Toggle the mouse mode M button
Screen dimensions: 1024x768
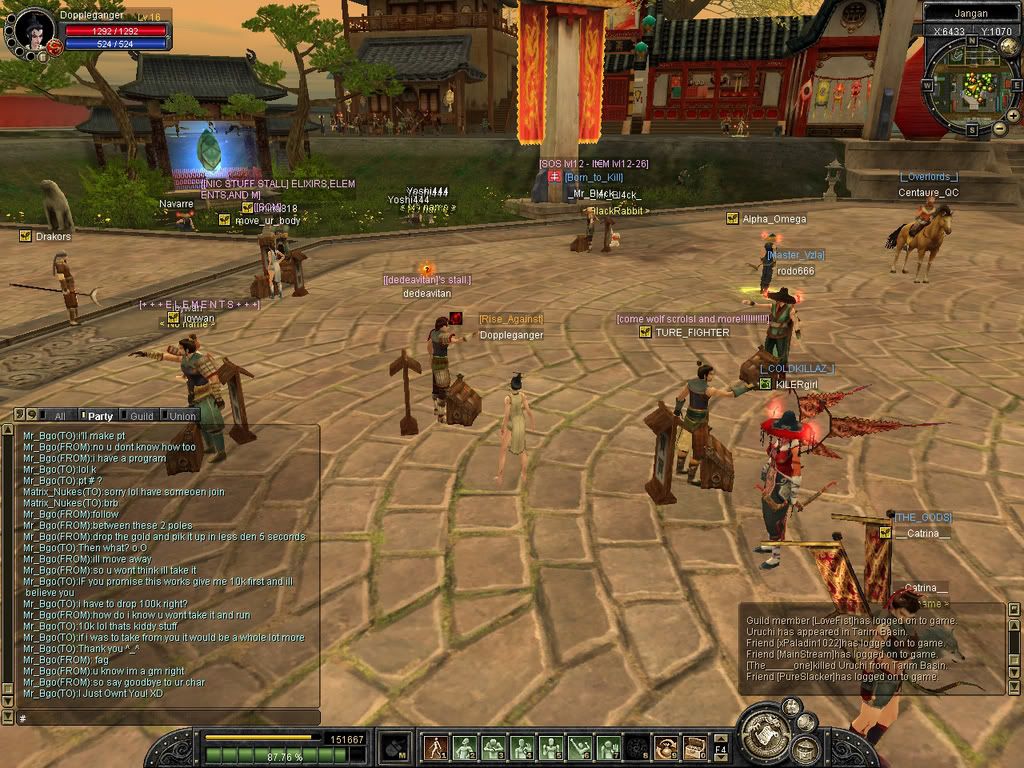coord(395,747)
